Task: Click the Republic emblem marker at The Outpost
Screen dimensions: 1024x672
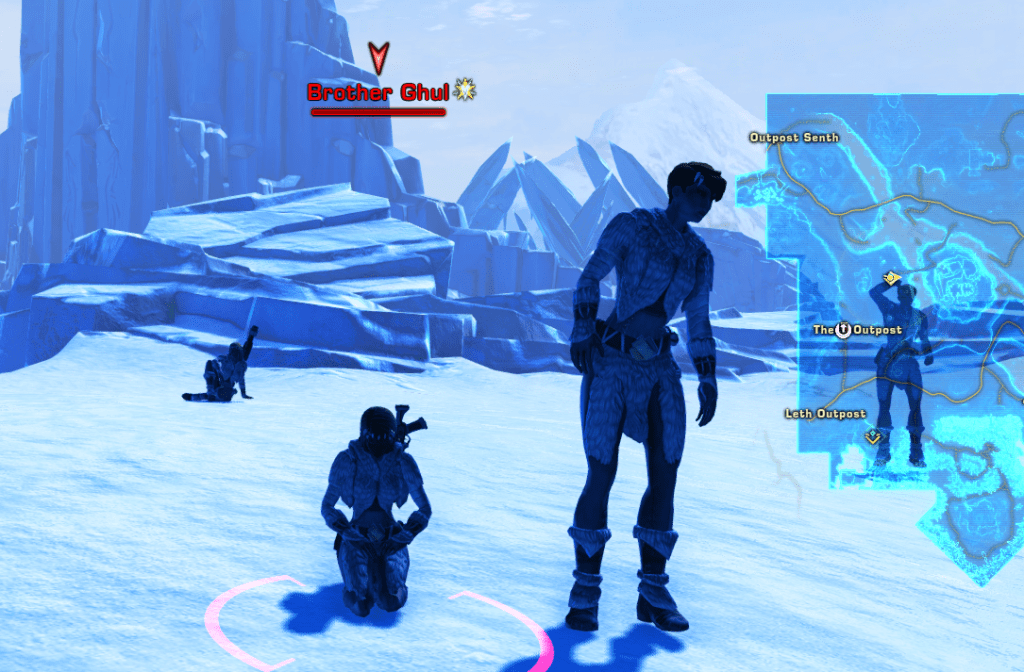Action: pyautogui.click(x=843, y=329)
